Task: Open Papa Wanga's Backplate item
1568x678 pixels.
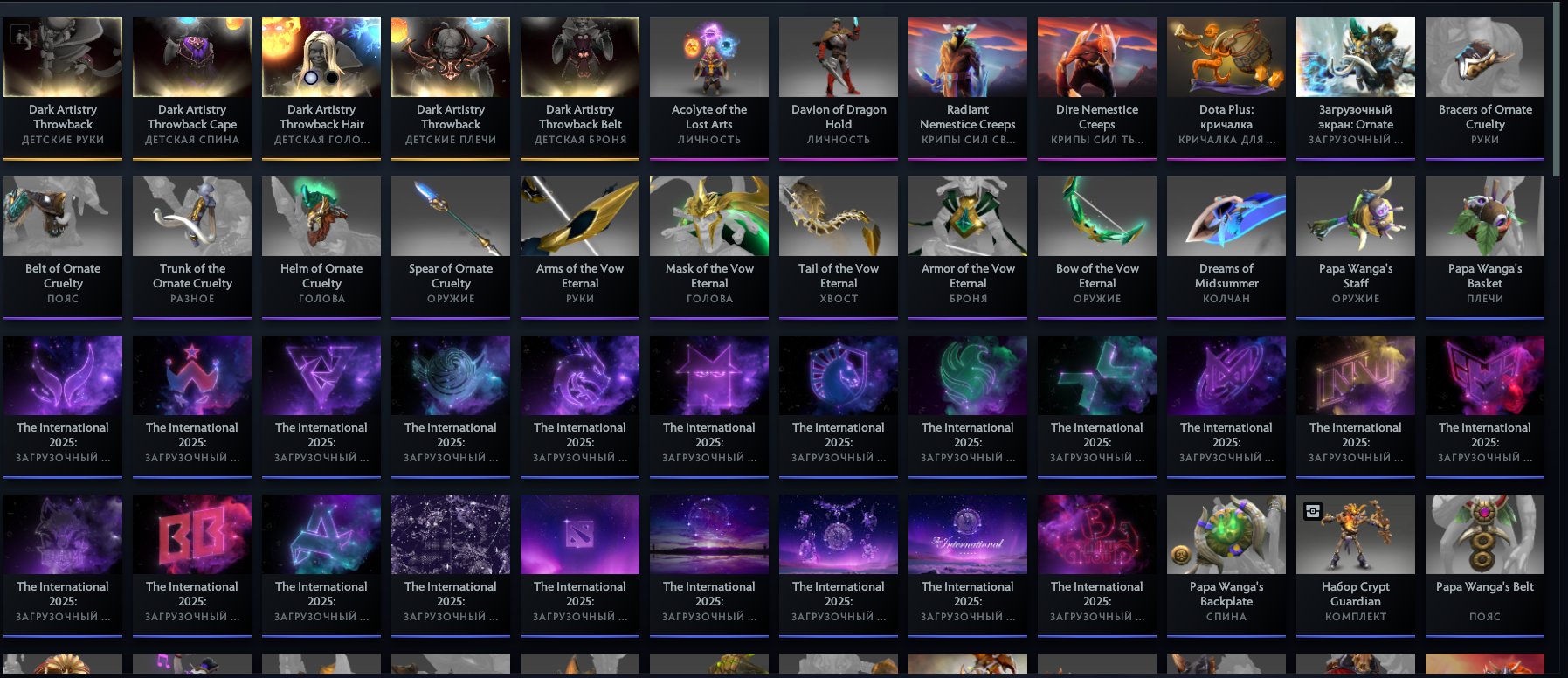Action: (1226, 534)
